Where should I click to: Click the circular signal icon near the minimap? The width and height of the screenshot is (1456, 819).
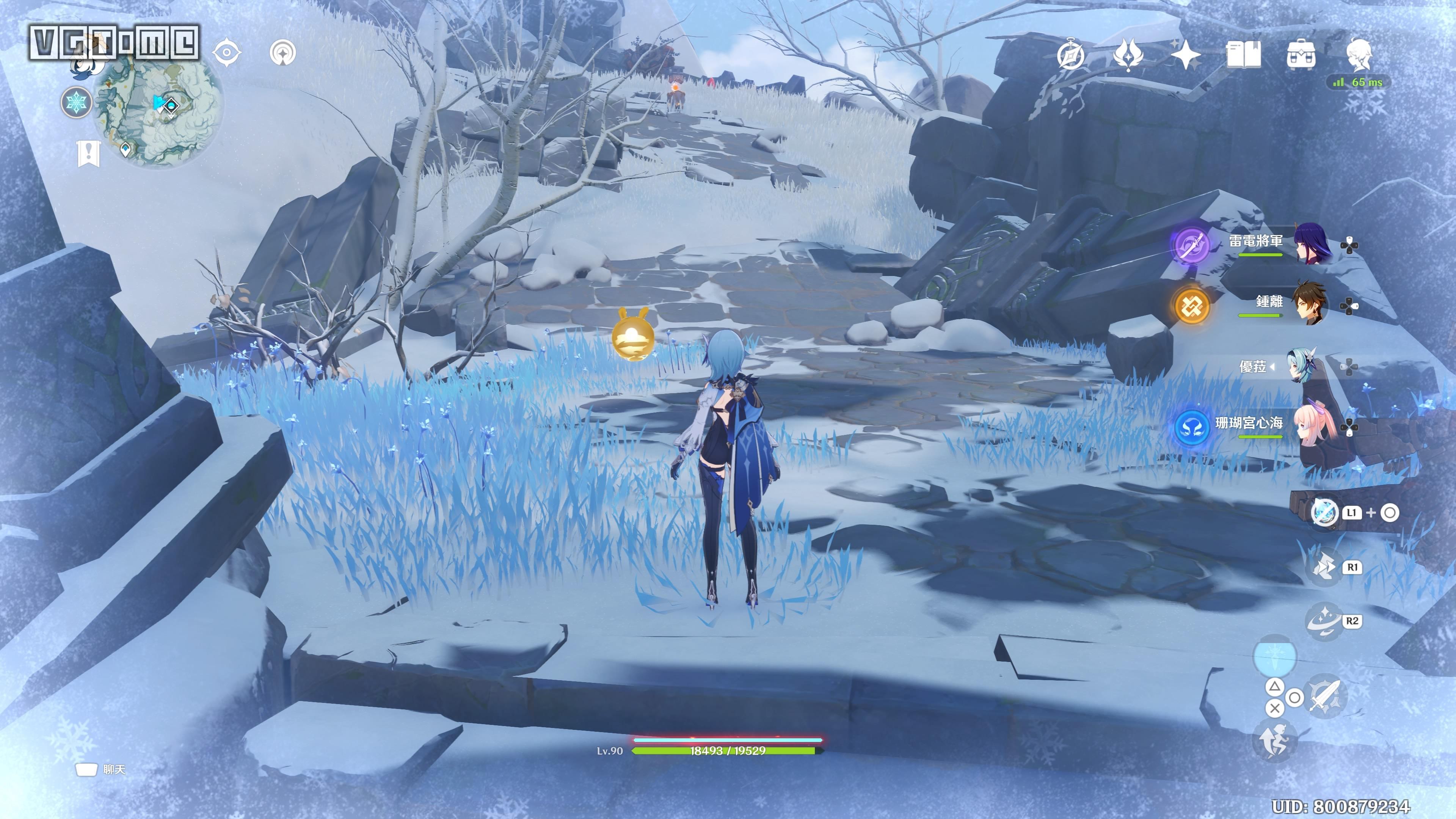(x=282, y=53)
